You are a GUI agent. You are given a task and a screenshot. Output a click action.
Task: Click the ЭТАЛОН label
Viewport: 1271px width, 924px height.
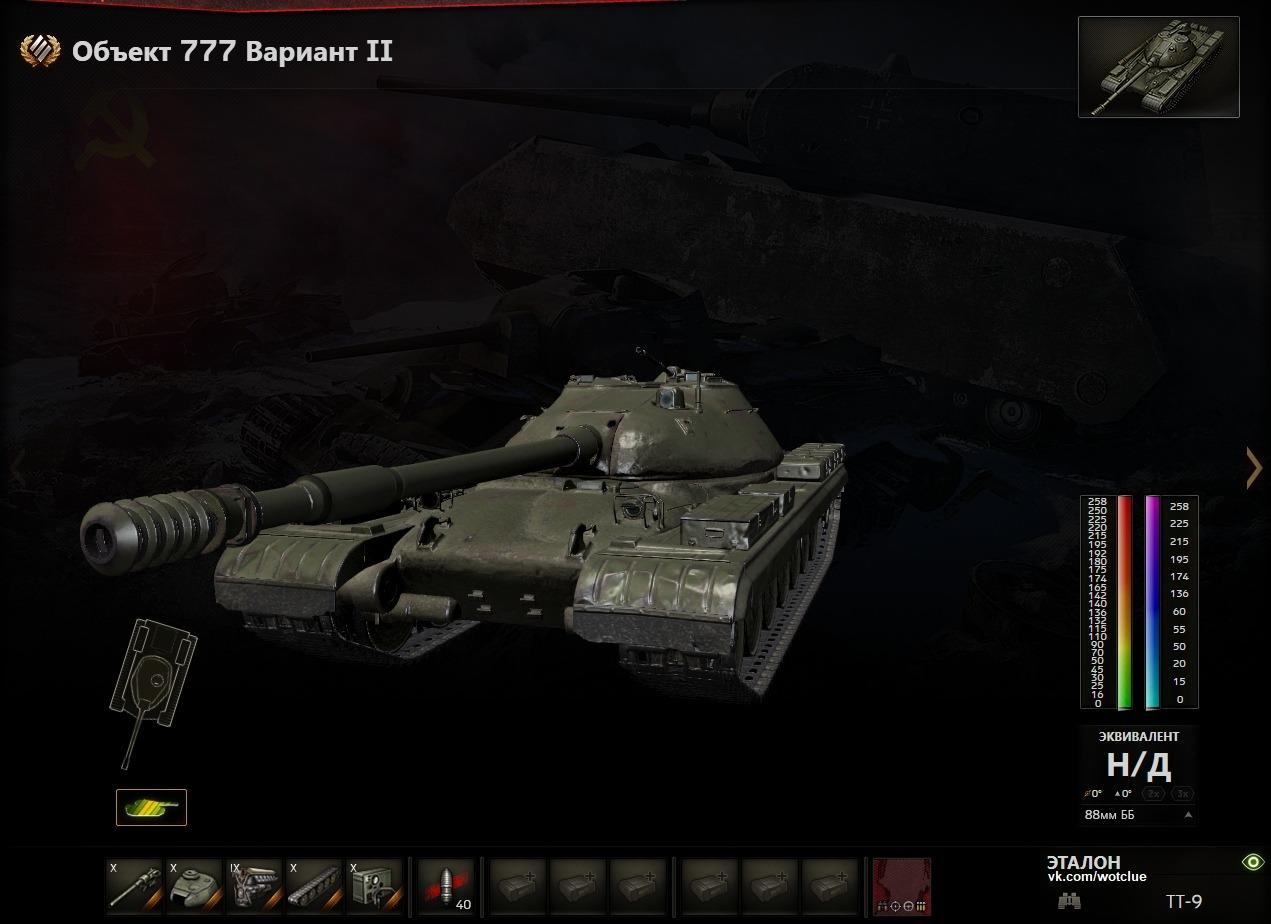click(x=1083, y=862)
